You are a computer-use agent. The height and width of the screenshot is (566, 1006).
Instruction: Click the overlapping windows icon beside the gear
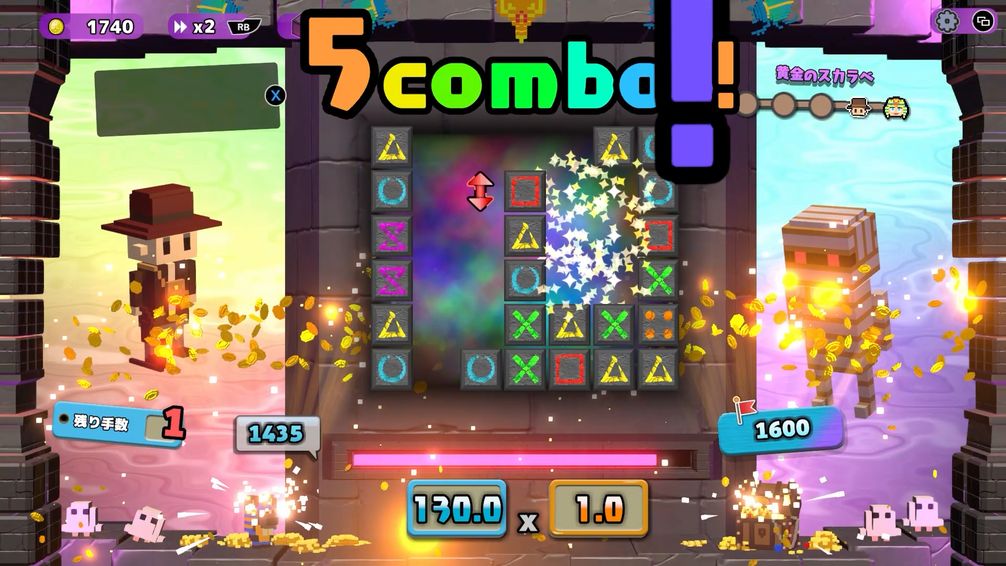tap(980, 21)
